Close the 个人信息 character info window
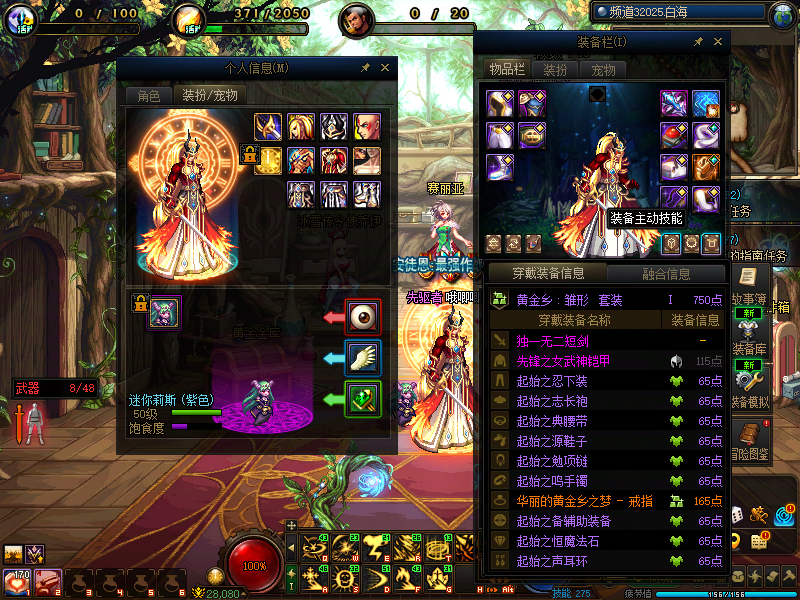The width and height of the screenshot is (800, 600). pos(386,68)
